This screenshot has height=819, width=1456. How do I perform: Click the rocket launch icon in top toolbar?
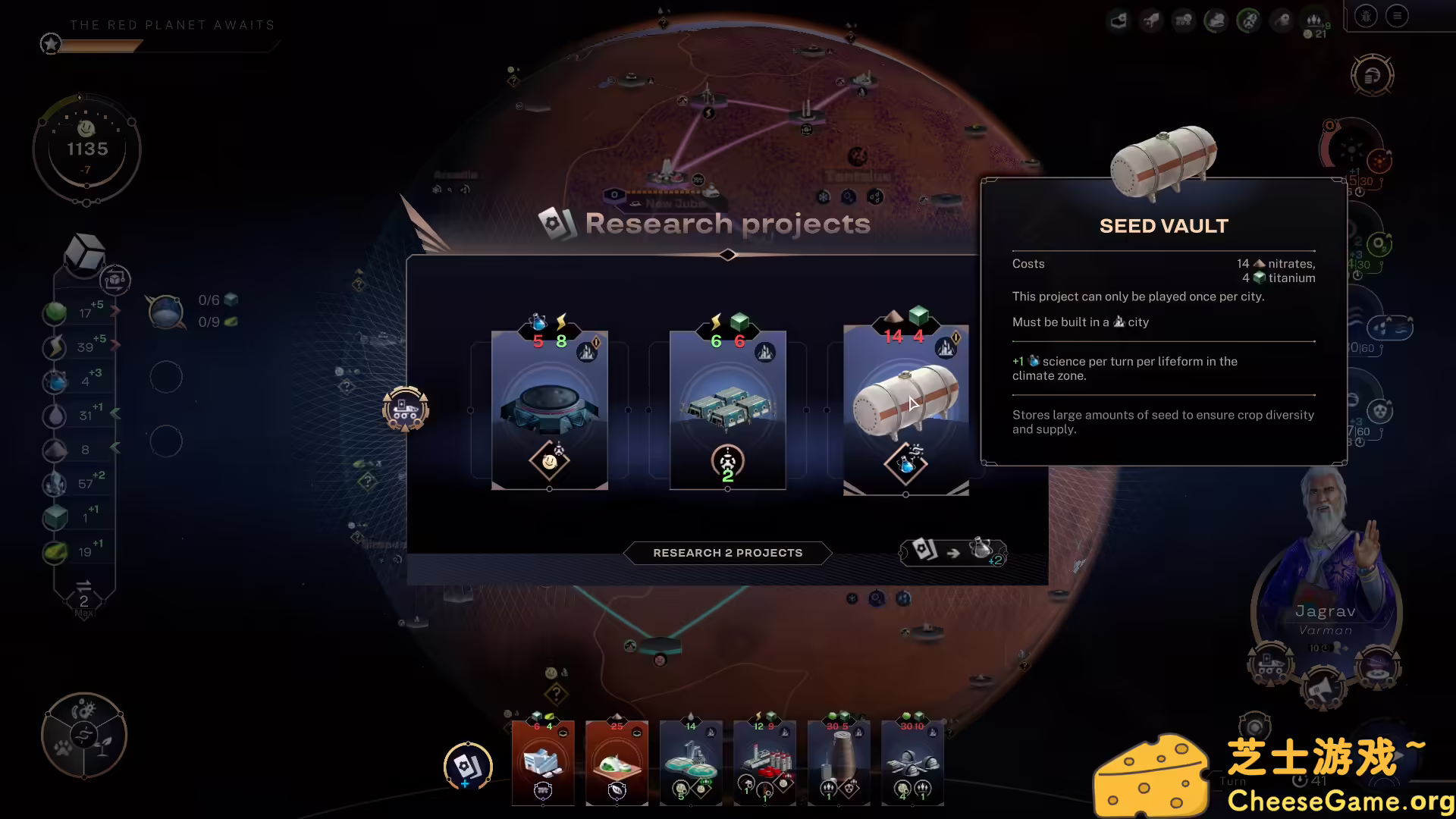coord(1150,20)
